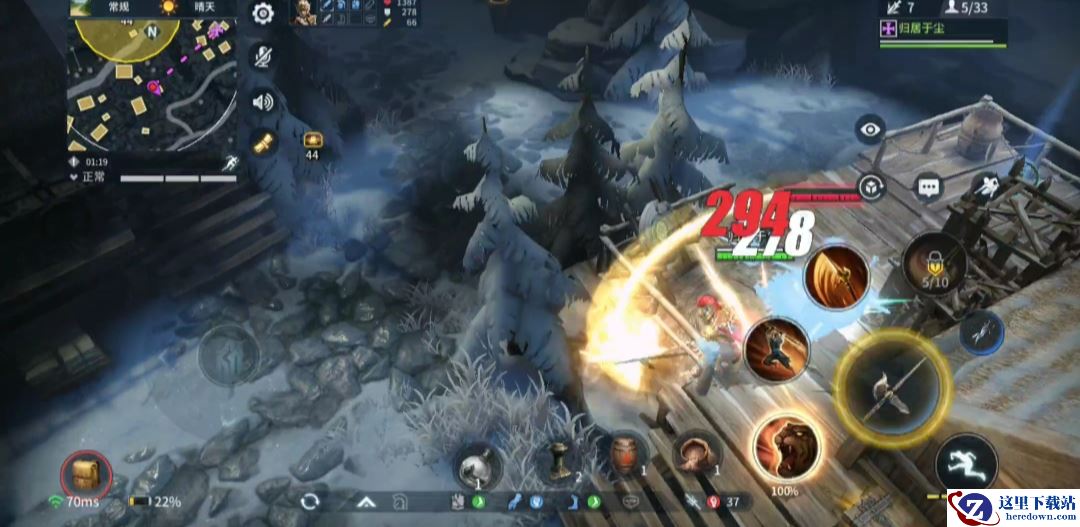Toggle the eye view button
The width and height of the screenshot is (1080, 527).
(872, 129)
